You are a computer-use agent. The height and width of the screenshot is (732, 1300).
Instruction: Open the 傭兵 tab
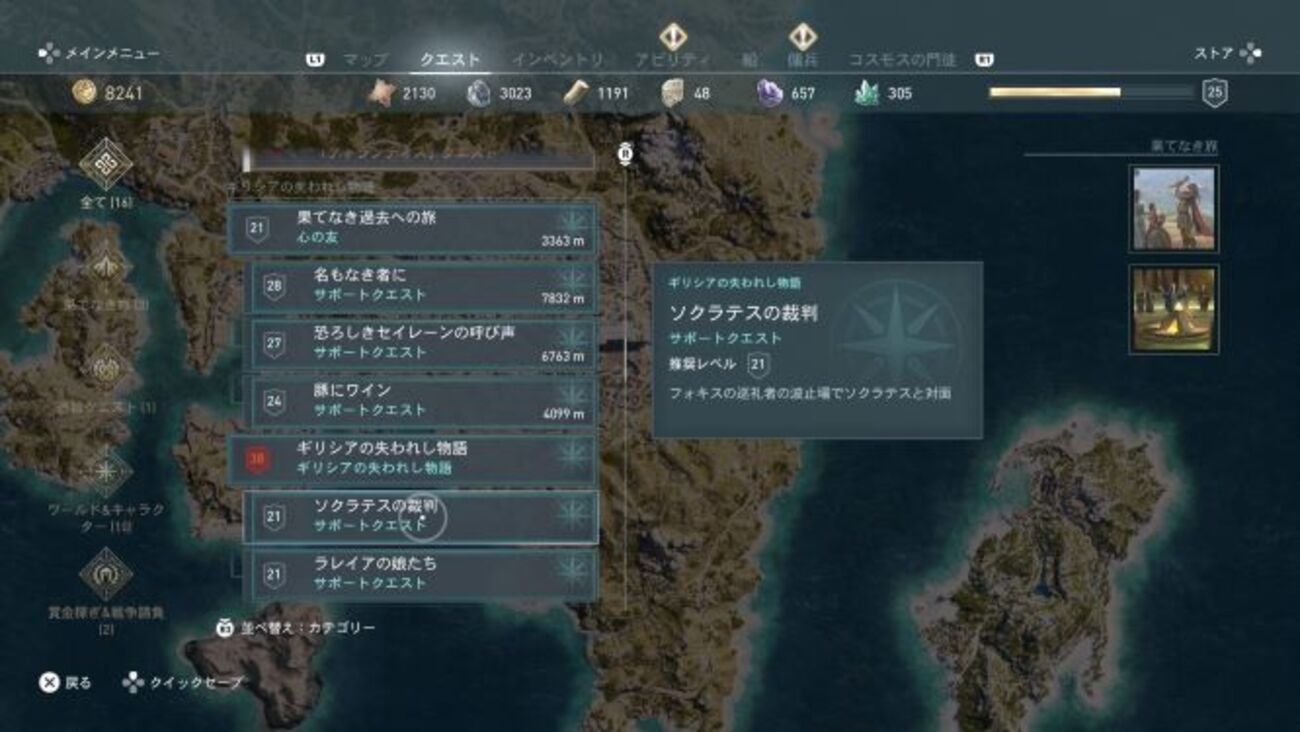pyautogui.click(x=802, y=60)
